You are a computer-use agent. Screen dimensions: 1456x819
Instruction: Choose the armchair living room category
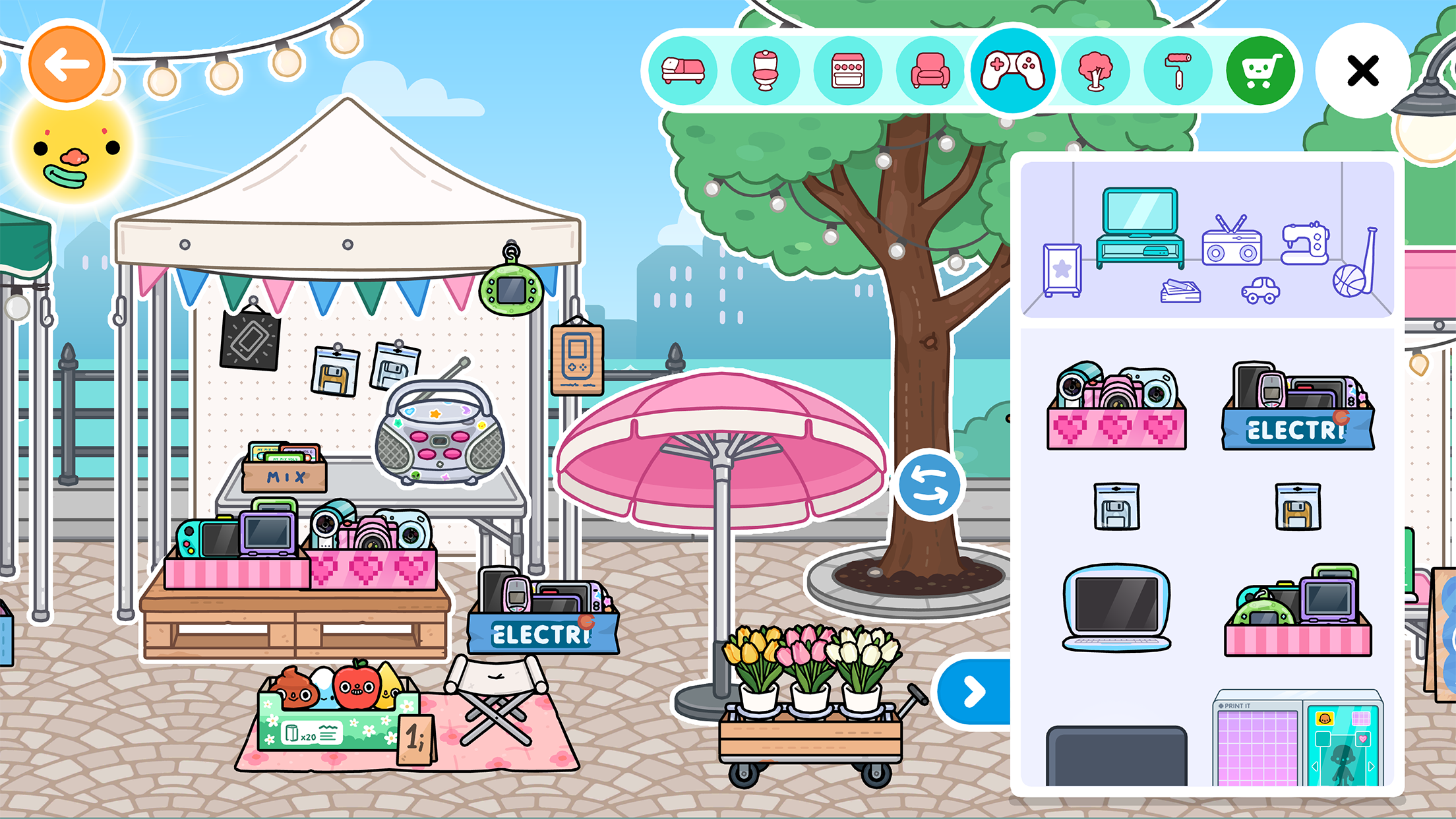point(930,71)
